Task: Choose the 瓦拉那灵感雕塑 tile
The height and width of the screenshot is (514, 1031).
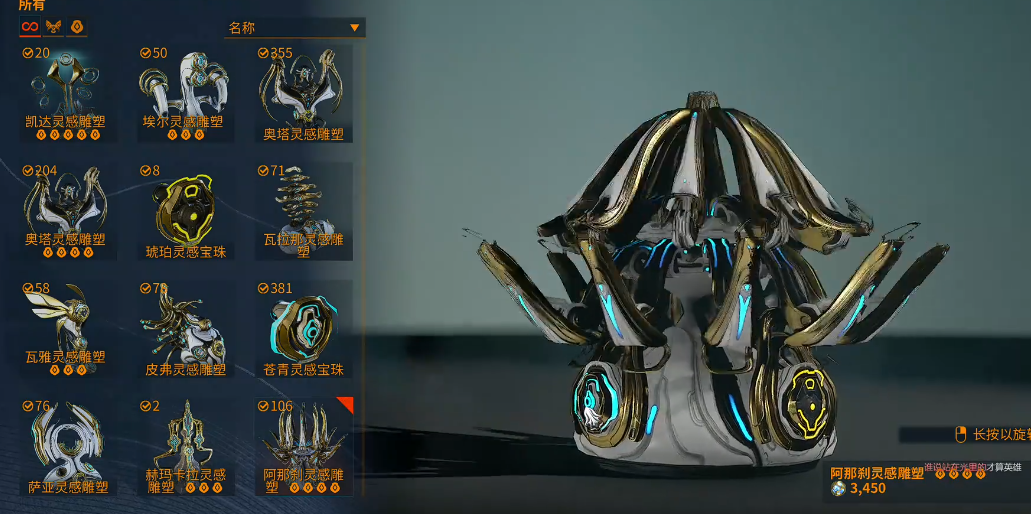Action: pos(303,209)
